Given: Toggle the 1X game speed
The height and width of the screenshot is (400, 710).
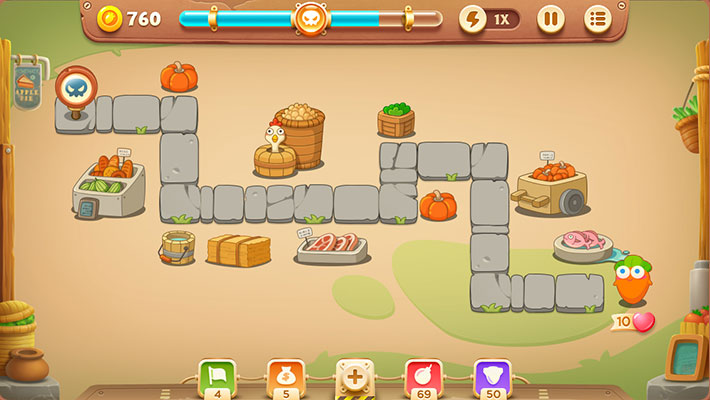Looking at the screenshot, I should coord(489,19).
